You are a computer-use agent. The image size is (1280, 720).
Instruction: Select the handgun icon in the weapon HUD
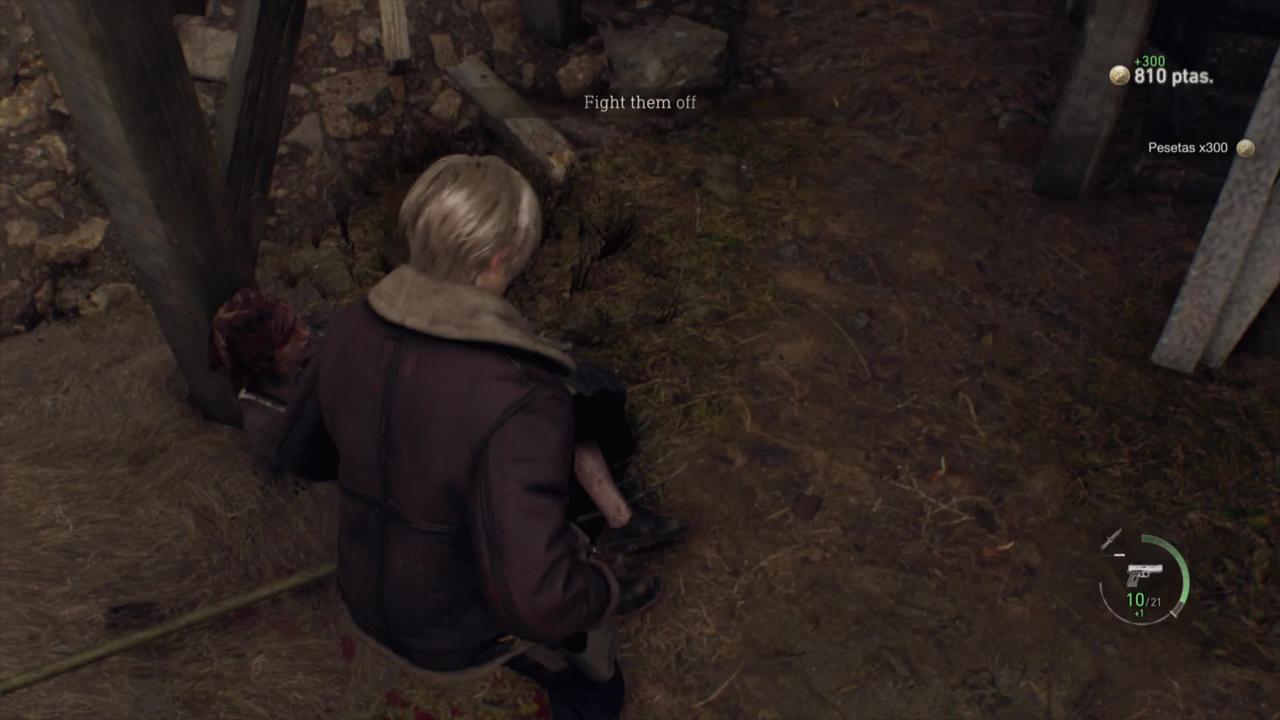click(1145, 572)
